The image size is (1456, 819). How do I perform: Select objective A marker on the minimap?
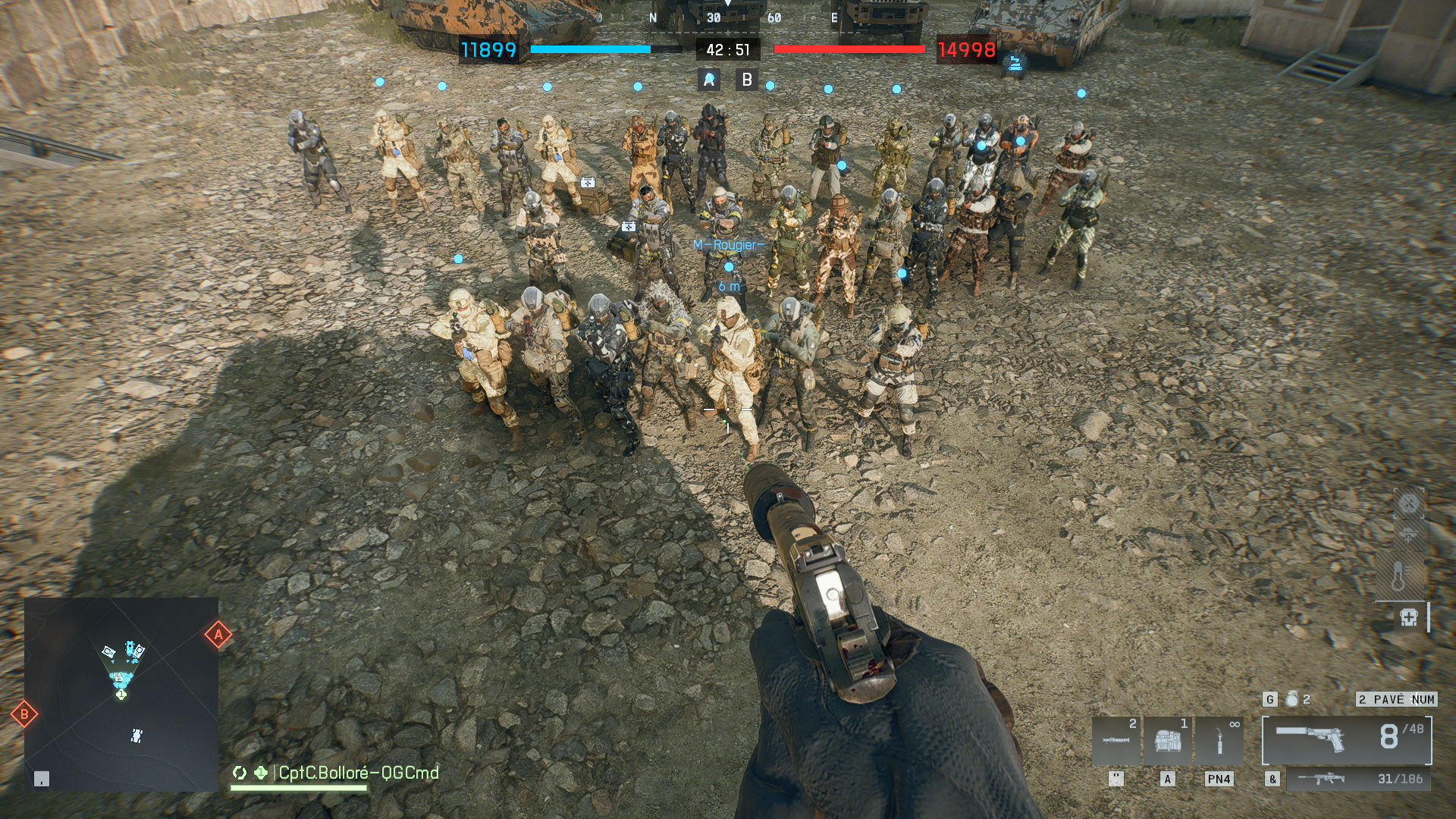pyautogui.click(x=218, y=635)
